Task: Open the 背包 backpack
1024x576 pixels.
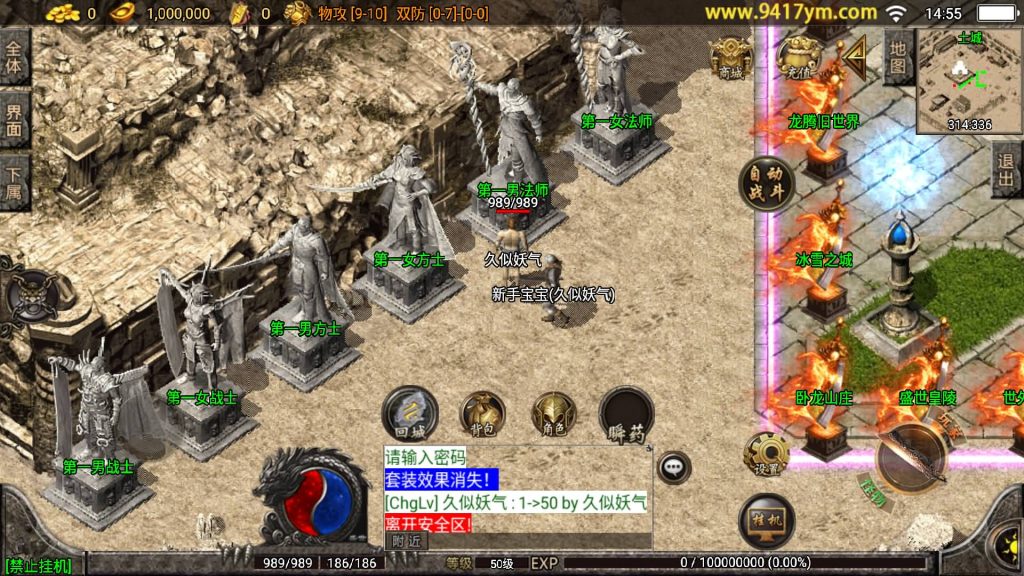Action: (482, 414)
